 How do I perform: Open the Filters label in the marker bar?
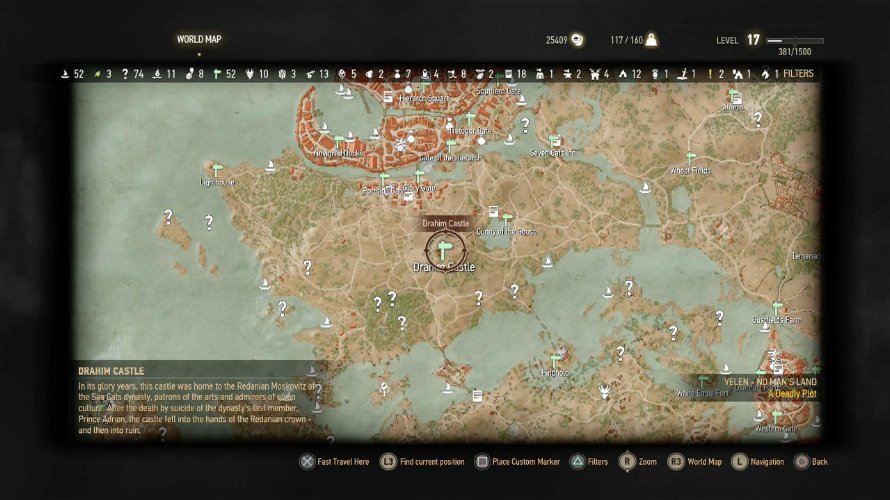[798, 74]
